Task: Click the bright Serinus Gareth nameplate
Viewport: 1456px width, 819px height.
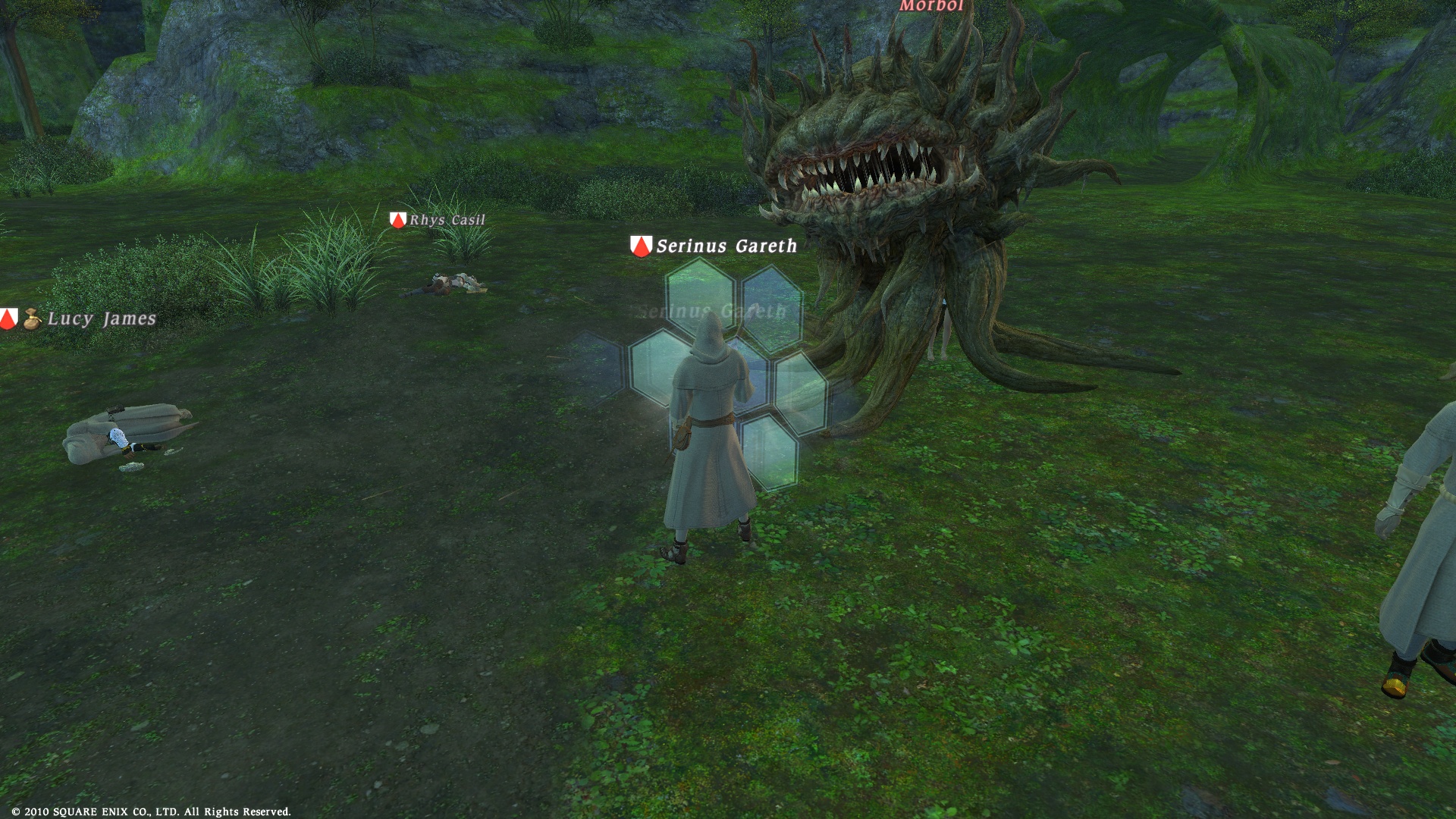Action: pyautogui.click(x=726, y=246)
